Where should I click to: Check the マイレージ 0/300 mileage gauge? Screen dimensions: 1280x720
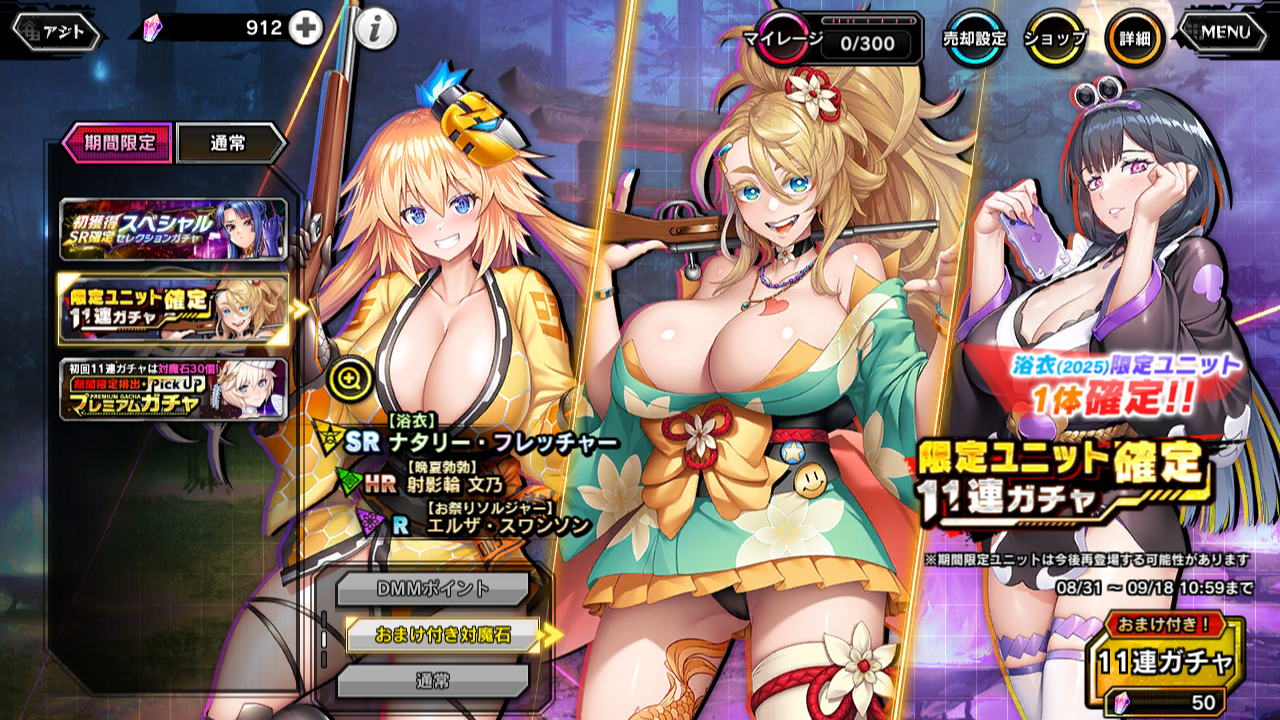pos(838,40)
